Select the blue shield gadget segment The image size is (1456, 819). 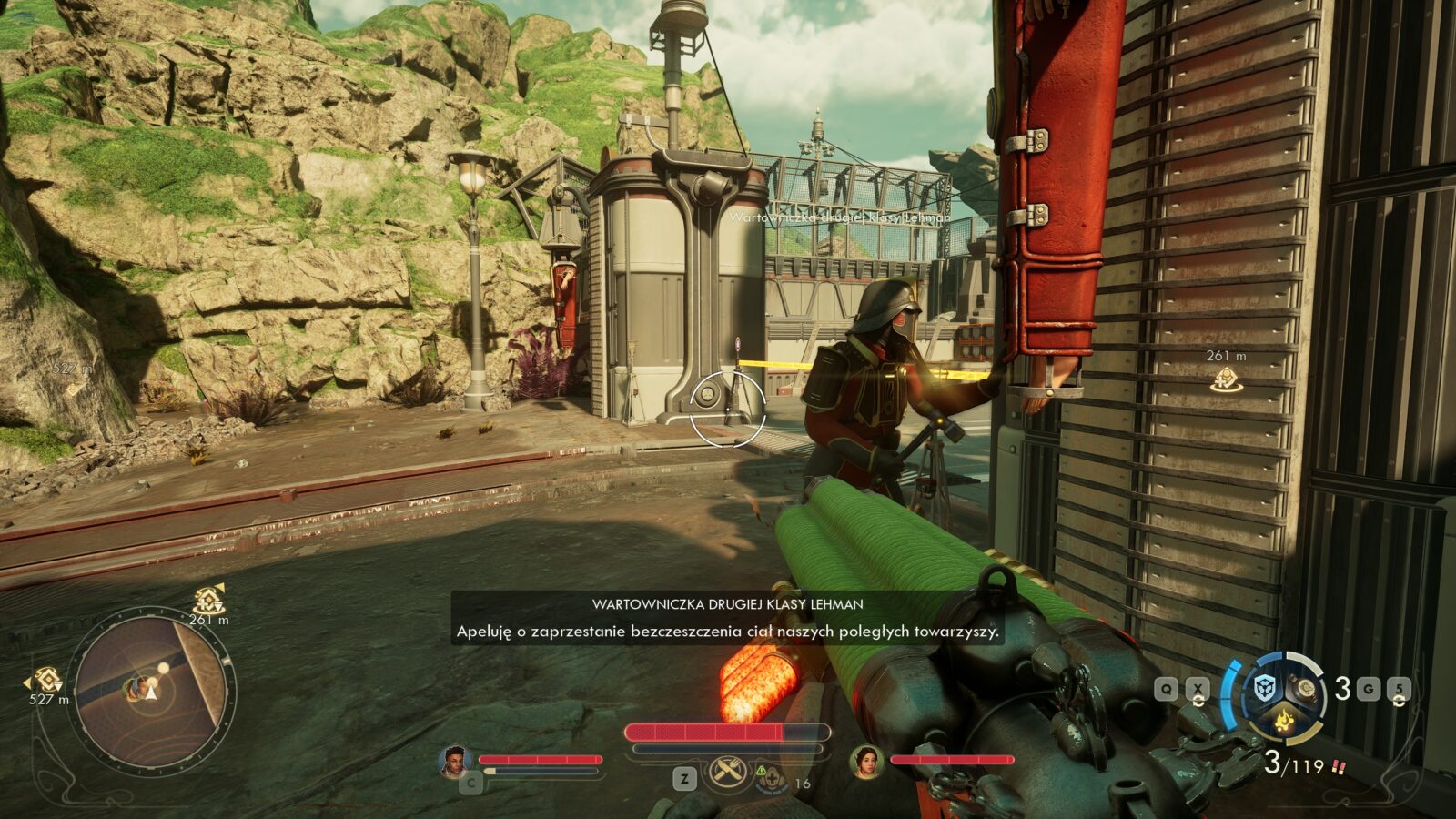[1263, 688]
